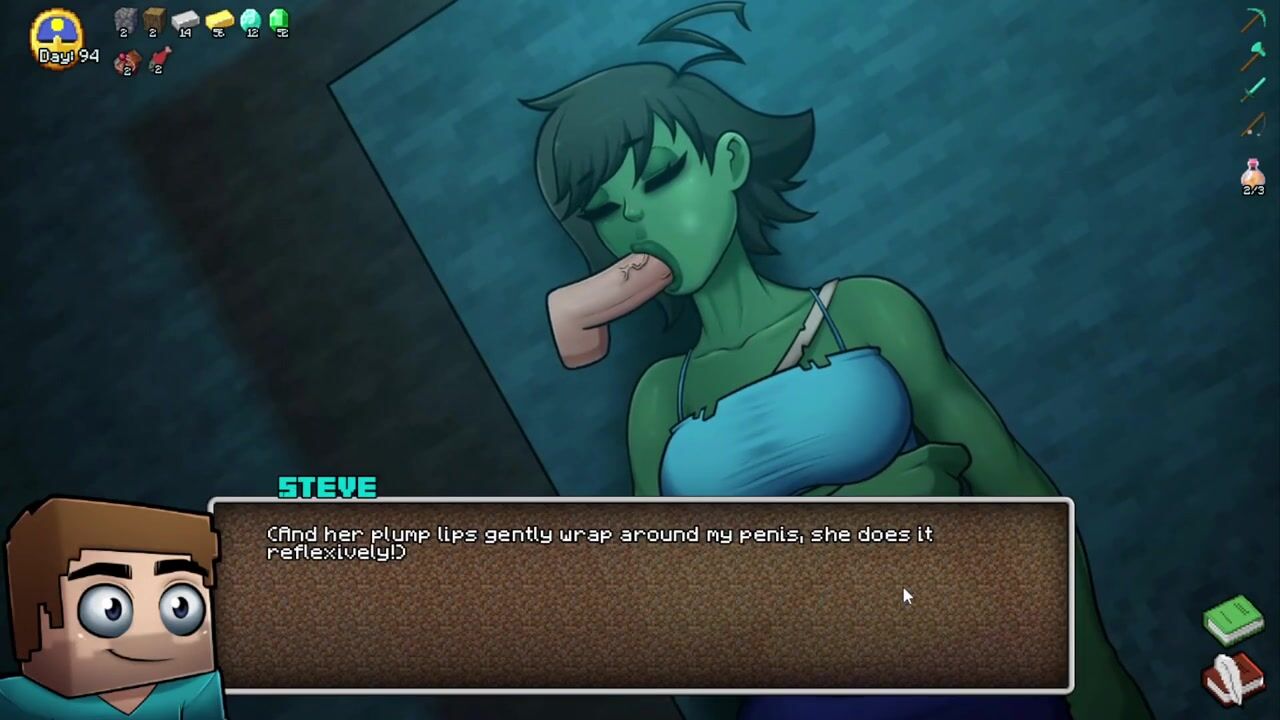Click the green emerald resource icon
This screenshot has width=1280, height=720.
click(279, 19)
